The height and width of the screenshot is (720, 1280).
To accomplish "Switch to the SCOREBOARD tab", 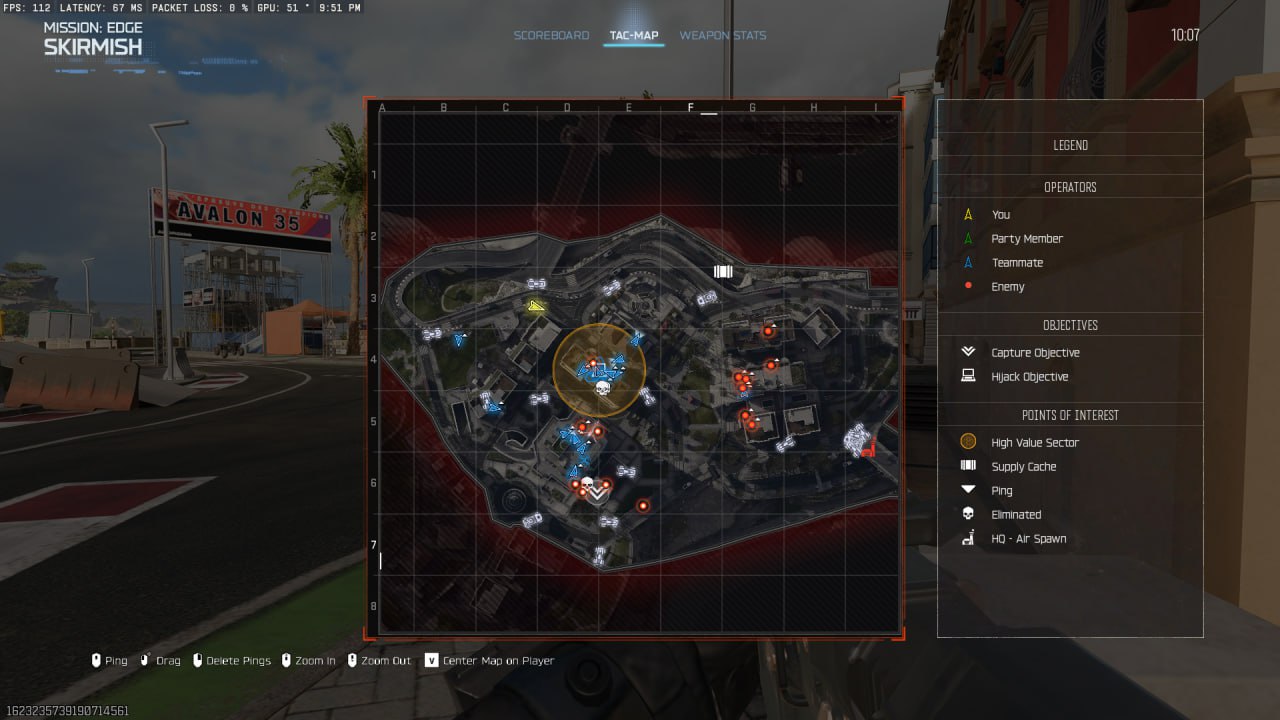I will coord(551,35).
